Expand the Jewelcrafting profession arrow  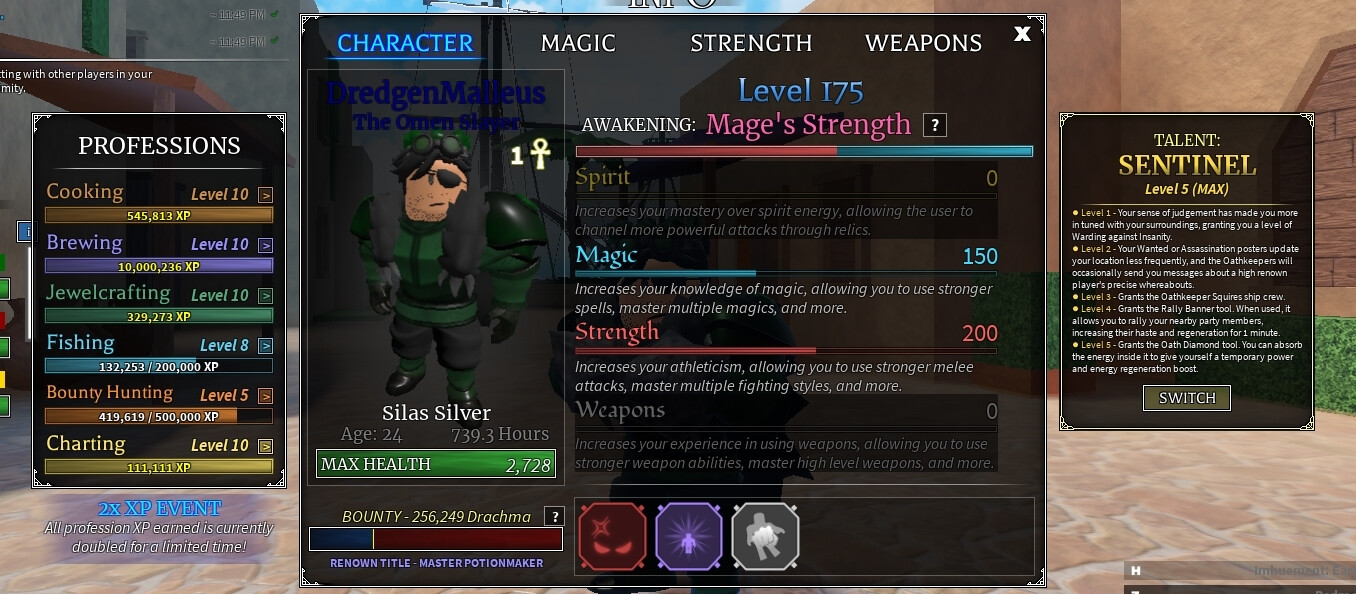point(265,296)
